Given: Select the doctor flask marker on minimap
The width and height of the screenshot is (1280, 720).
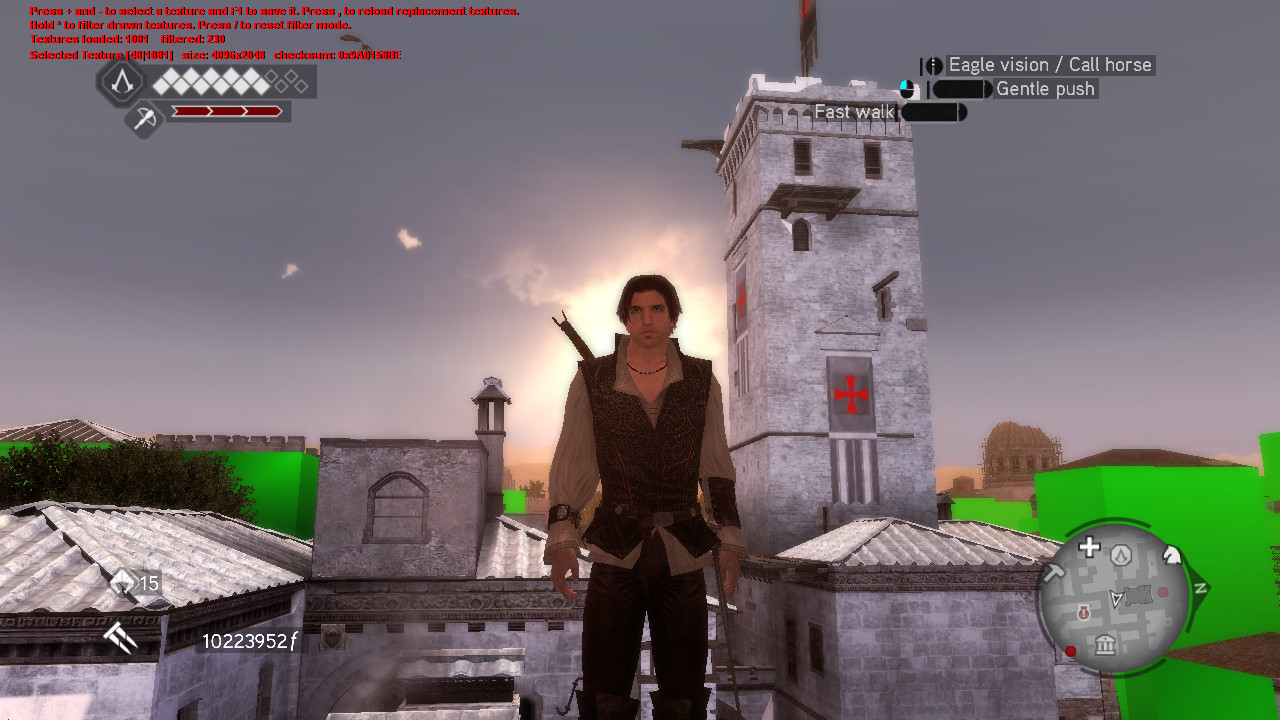Looking at the screenshot, I should [1084, 612].
